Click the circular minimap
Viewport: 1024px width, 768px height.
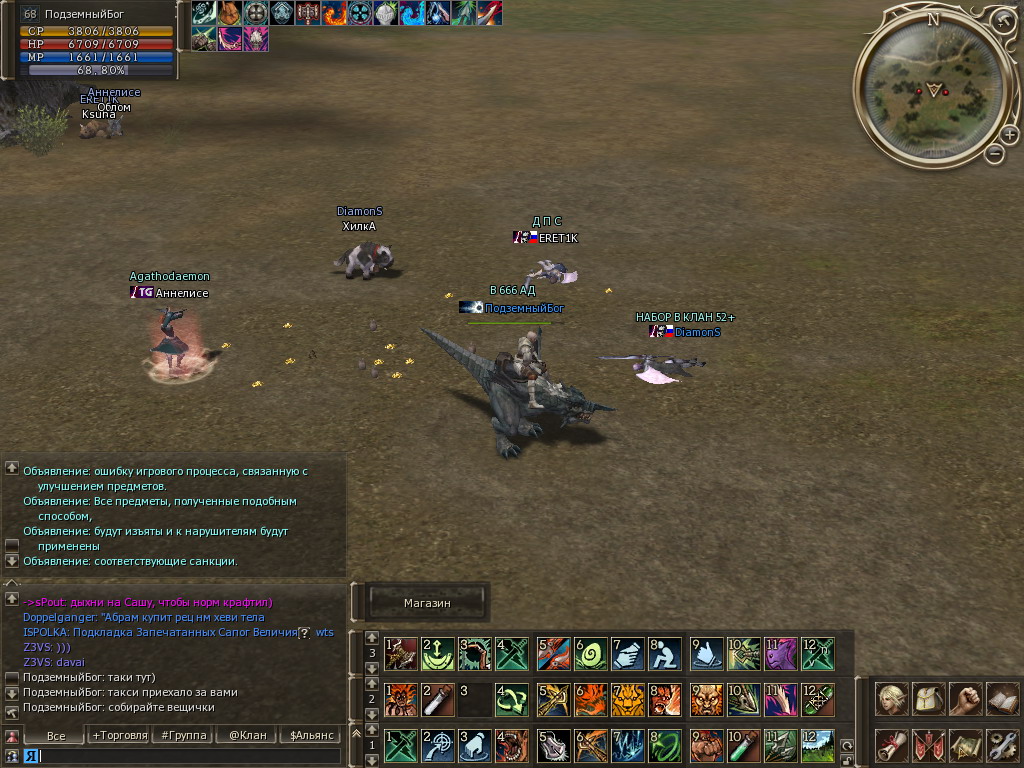[932, 89]
